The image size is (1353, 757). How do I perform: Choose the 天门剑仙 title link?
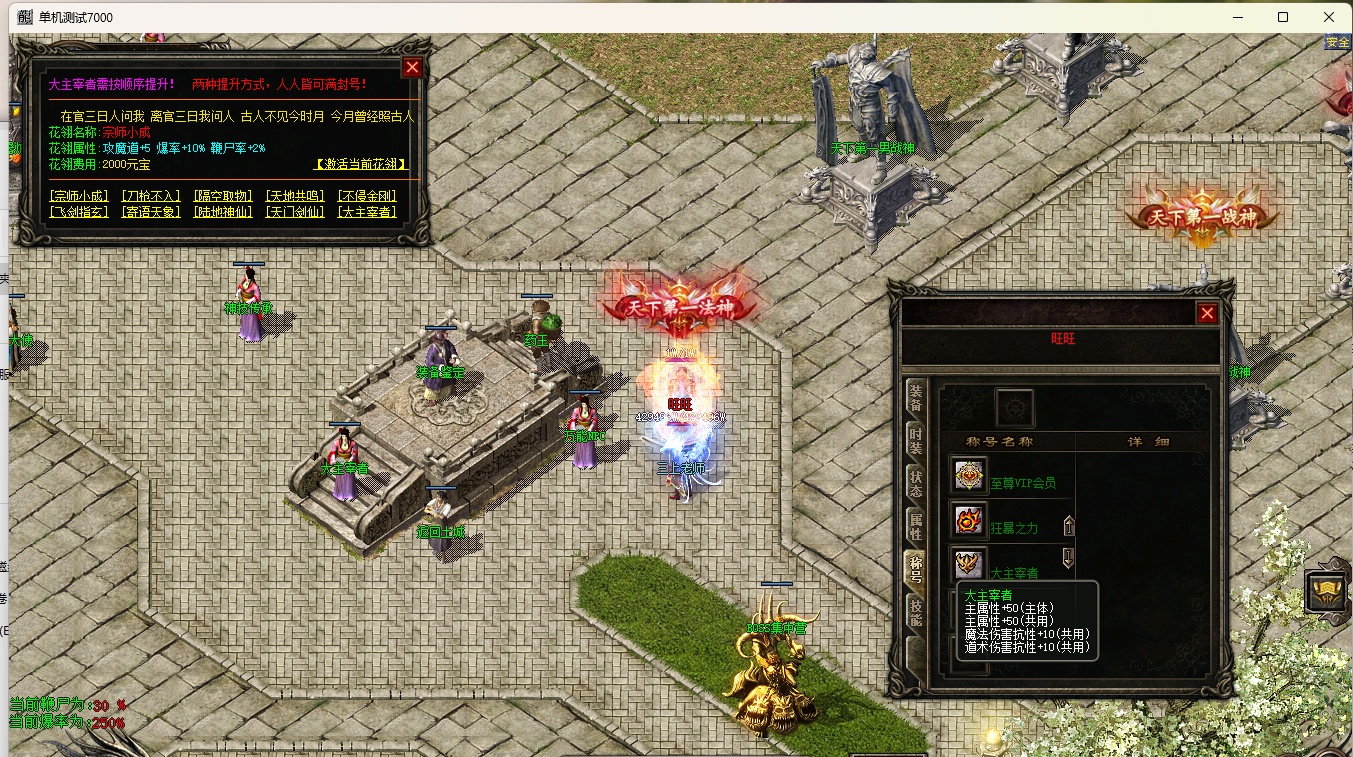coord(295,212)
